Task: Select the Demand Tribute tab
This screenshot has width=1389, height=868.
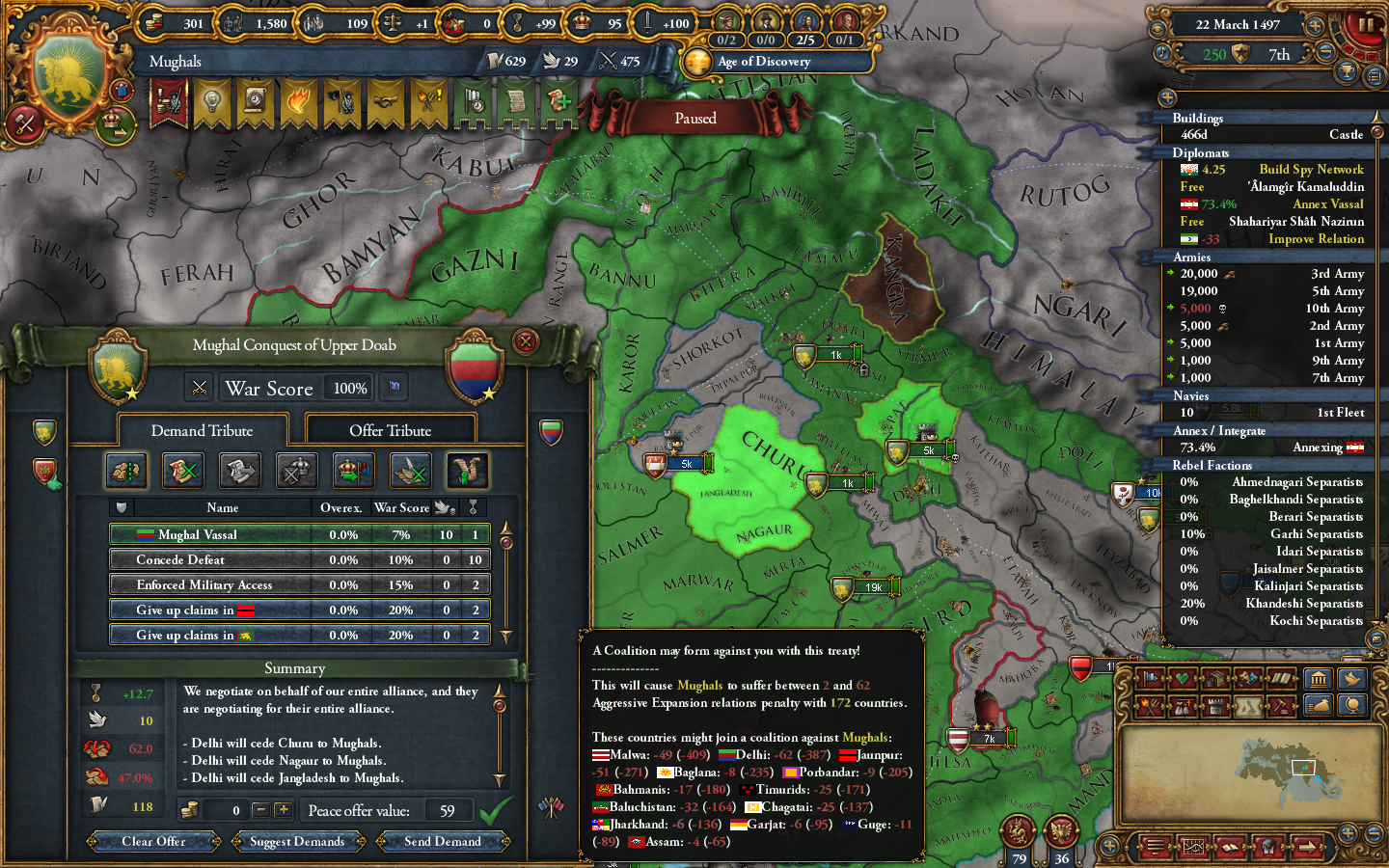Action: coord(204,430)
